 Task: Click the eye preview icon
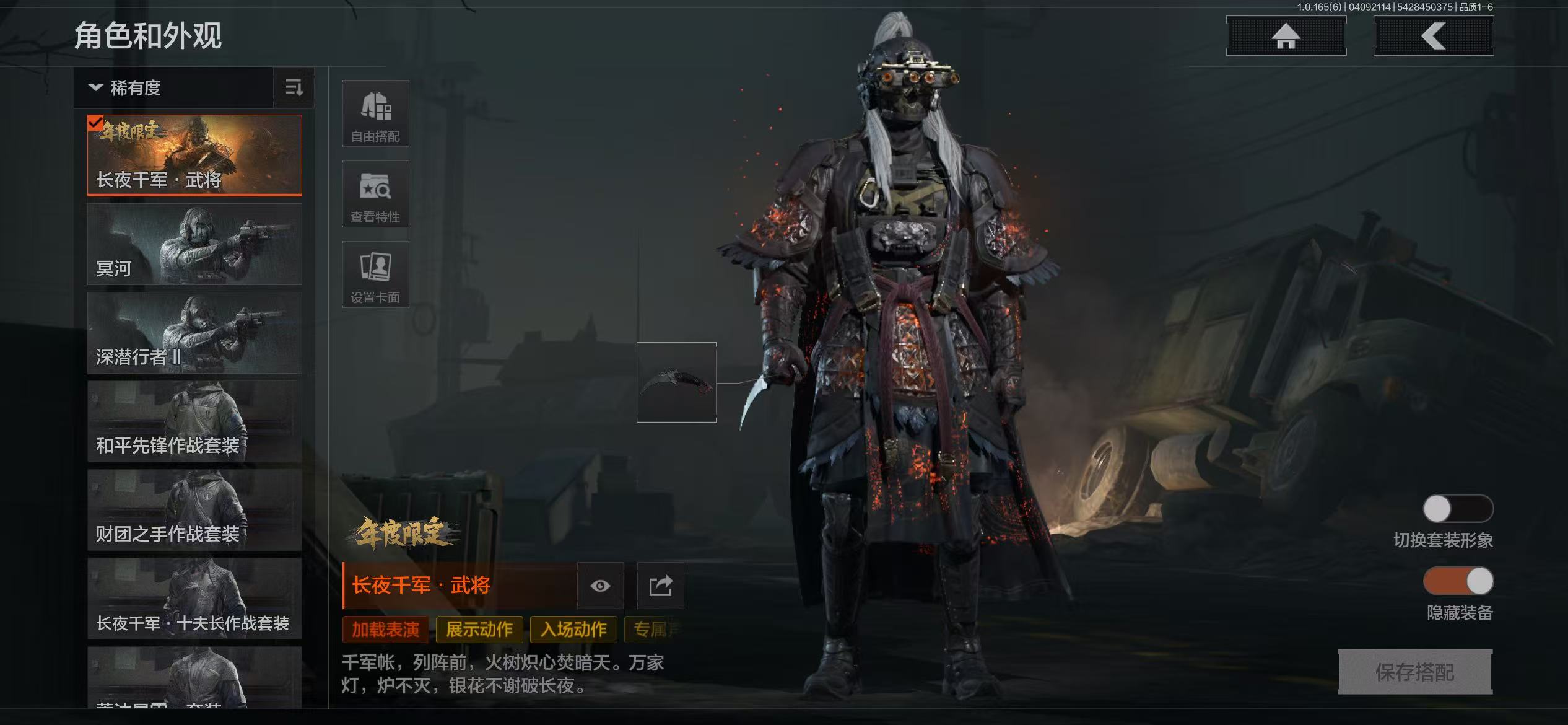pos(600,586)
